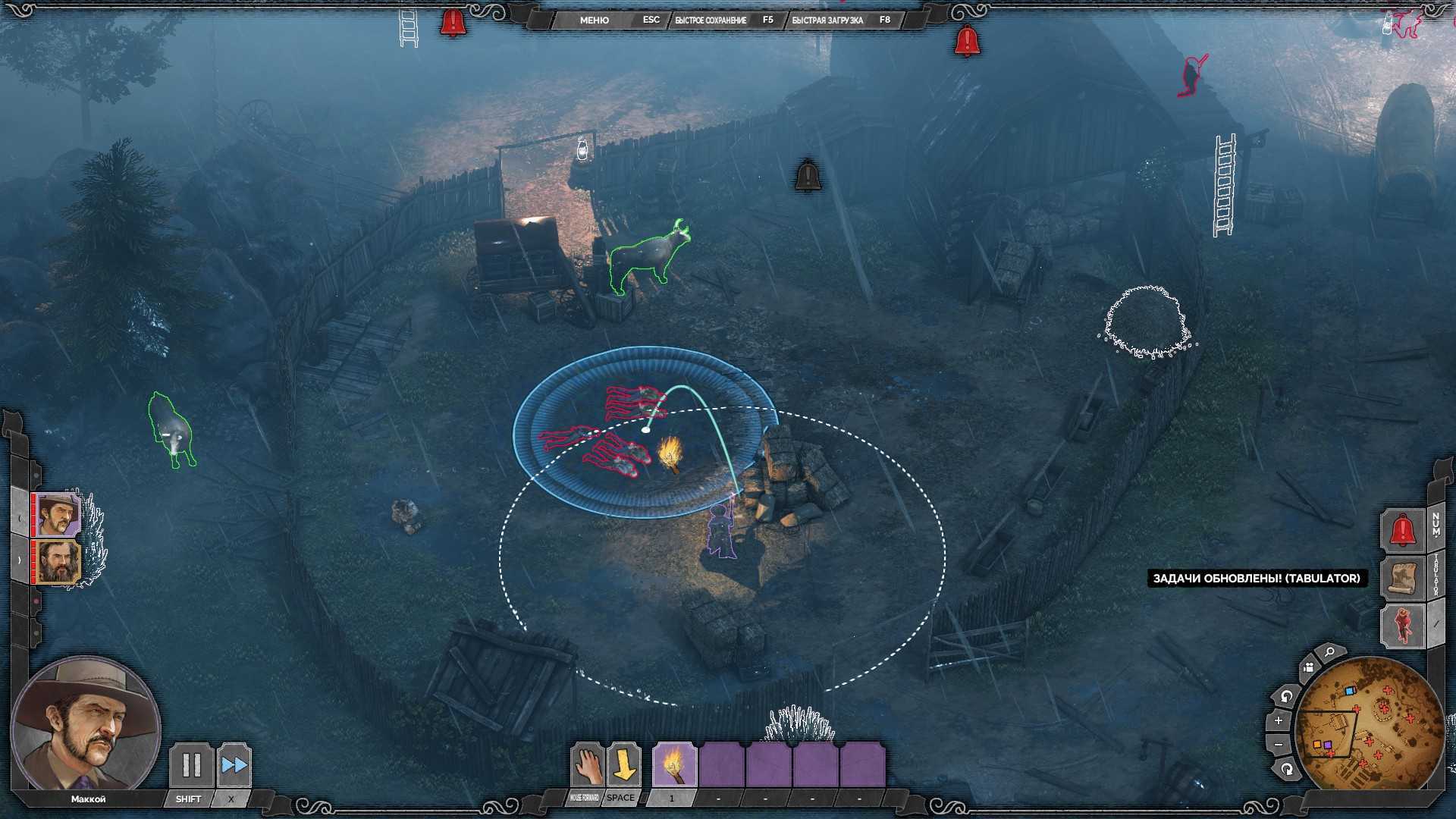1456x819 pixels.
Task: Zoom in with the minimap plus button
Action: click(1279, 720)
